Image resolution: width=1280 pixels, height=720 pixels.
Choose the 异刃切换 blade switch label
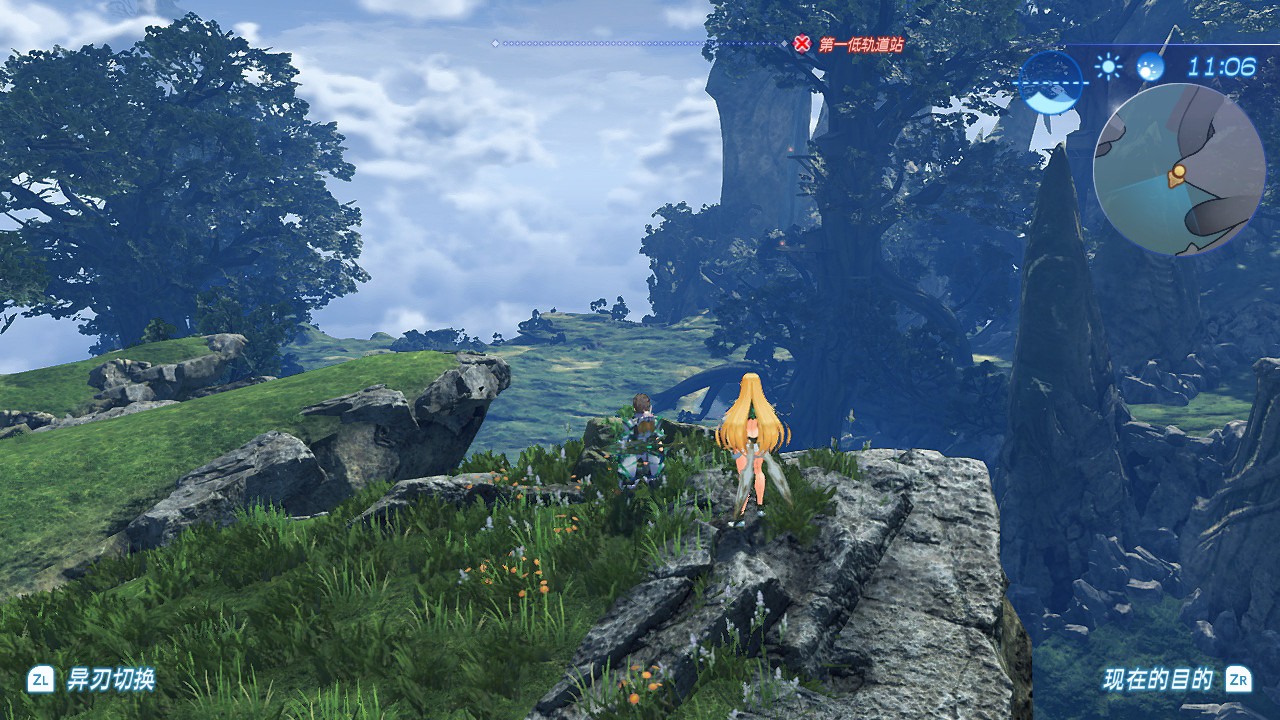(110, 680)
